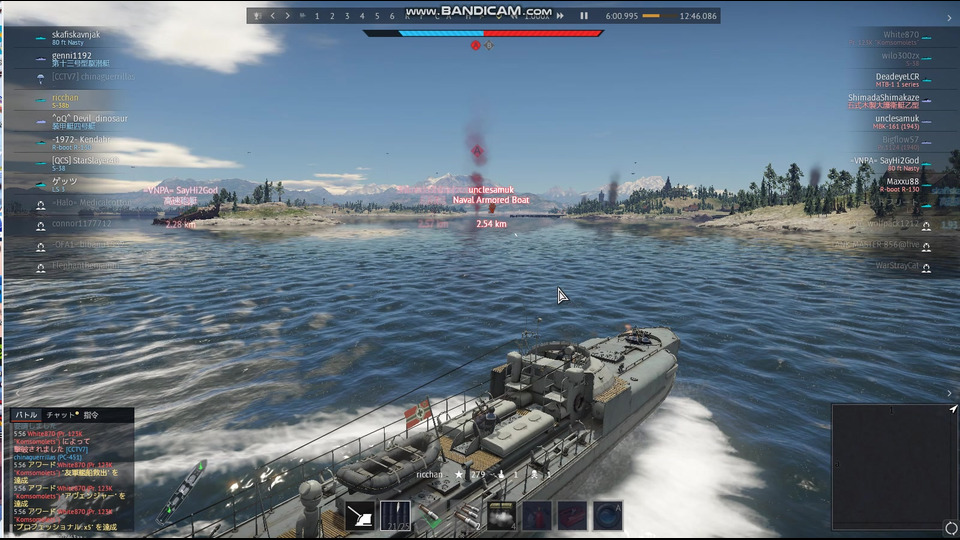This screenshot has height=540, width=960.
Task: Open the チャット chat tab
Action: [x=62, y=414]
